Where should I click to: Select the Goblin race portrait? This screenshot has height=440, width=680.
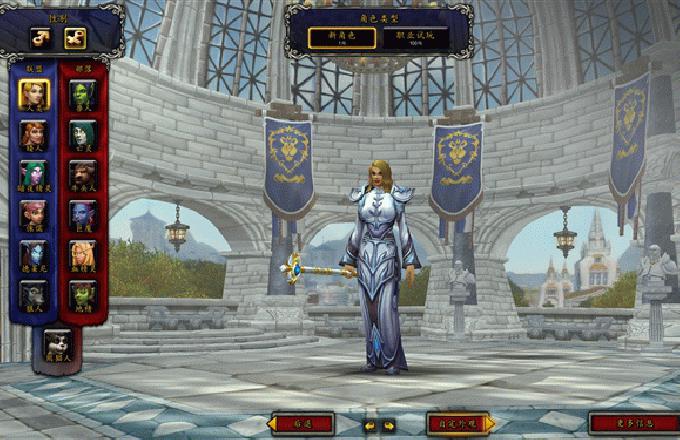(83, 294)
